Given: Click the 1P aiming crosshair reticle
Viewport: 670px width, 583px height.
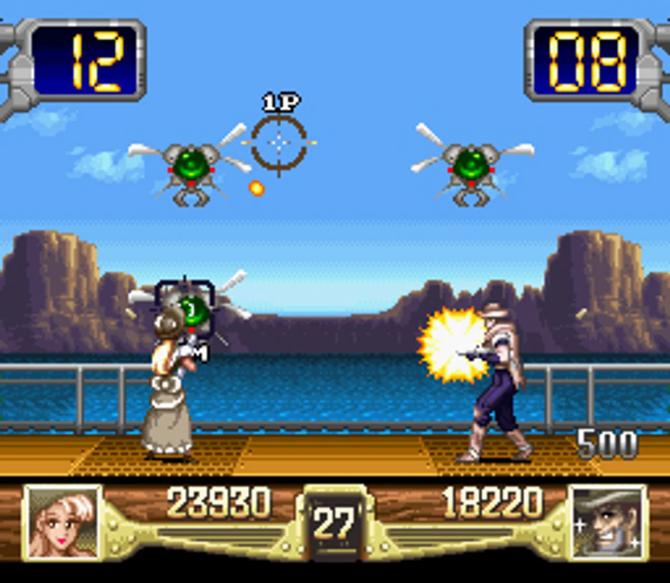Looking at the screenshot, I should pos(279,143).
